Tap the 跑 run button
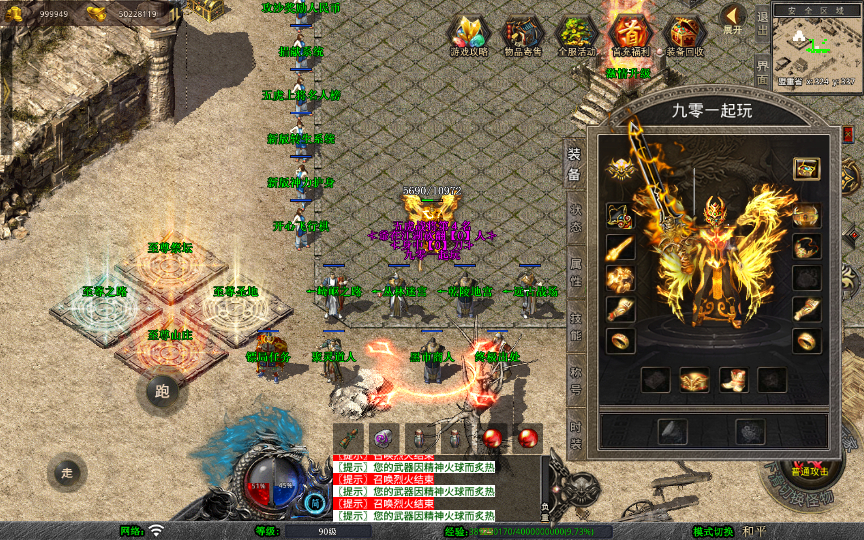Image resolution: width=864 pixels, height=540 pixels. pyautogui.click(x=162, y=391)
